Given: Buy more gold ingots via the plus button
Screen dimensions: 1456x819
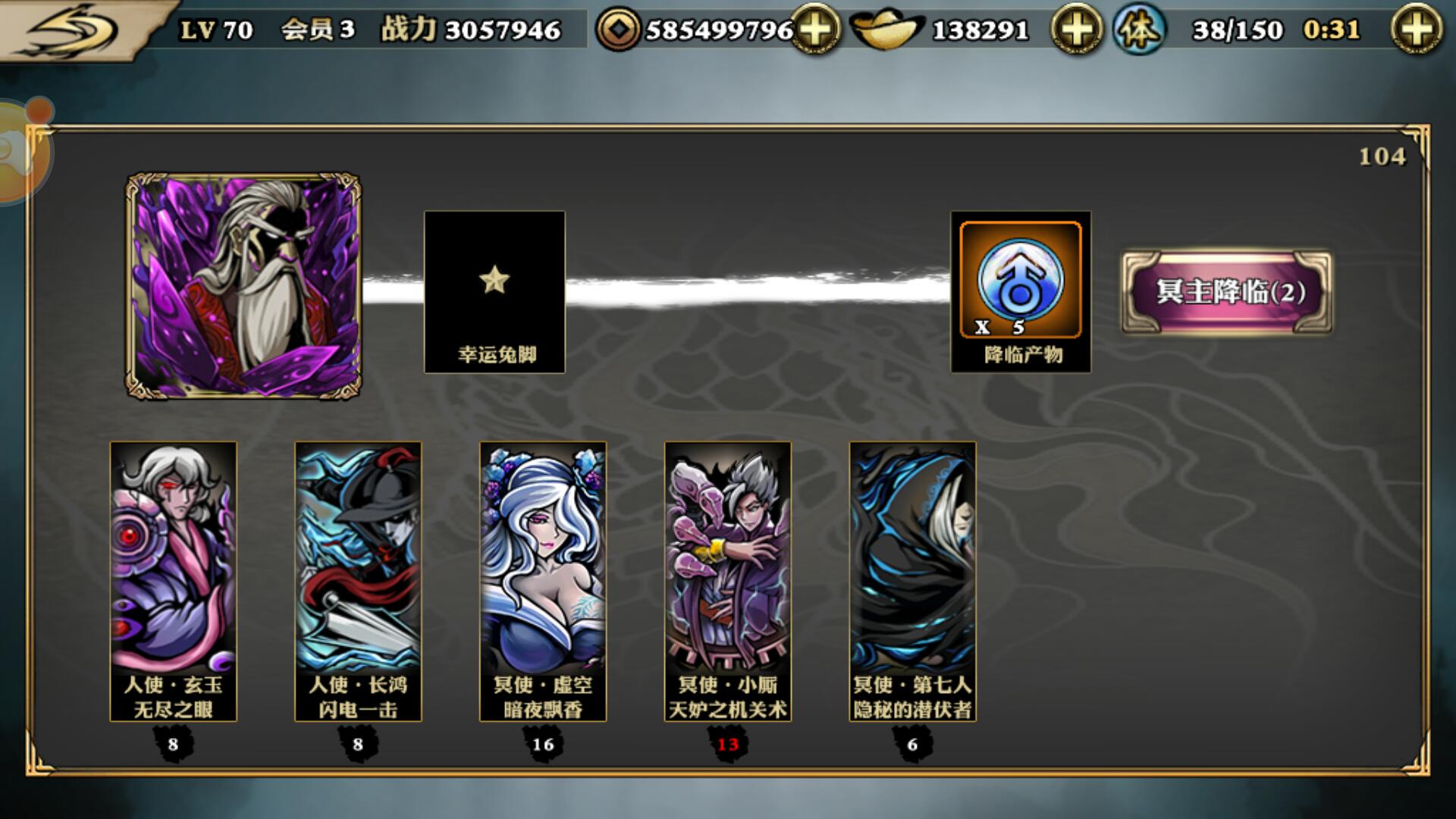Looking at the screenshot, I should click(1076, 30).
